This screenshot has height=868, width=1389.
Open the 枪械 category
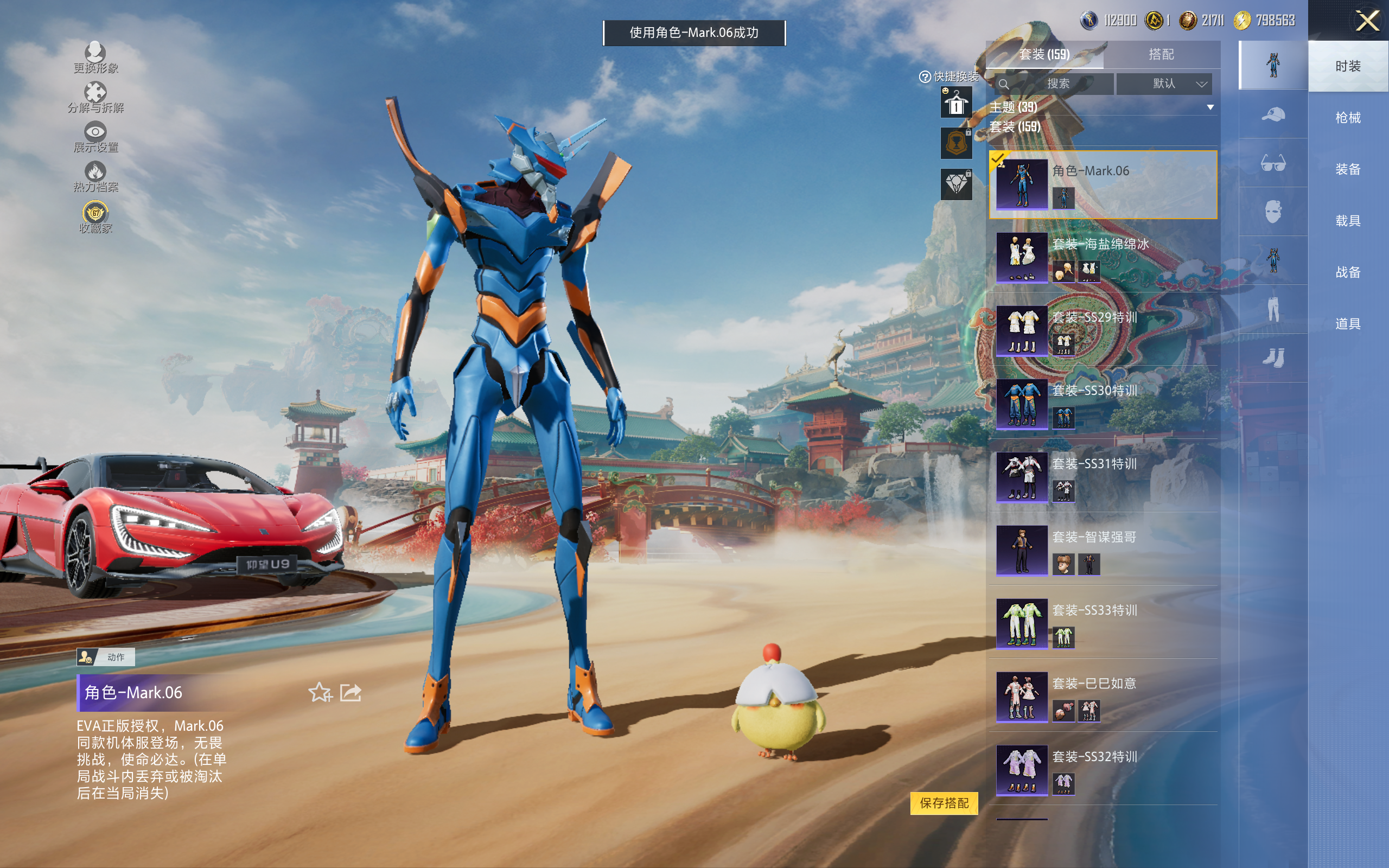point(1347,118)
